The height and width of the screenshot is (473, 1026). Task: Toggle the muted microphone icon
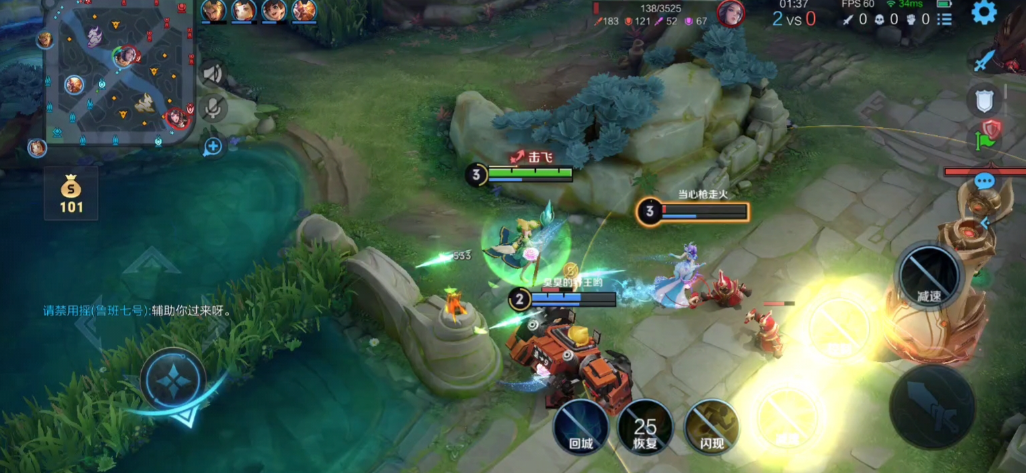(213, 108)
